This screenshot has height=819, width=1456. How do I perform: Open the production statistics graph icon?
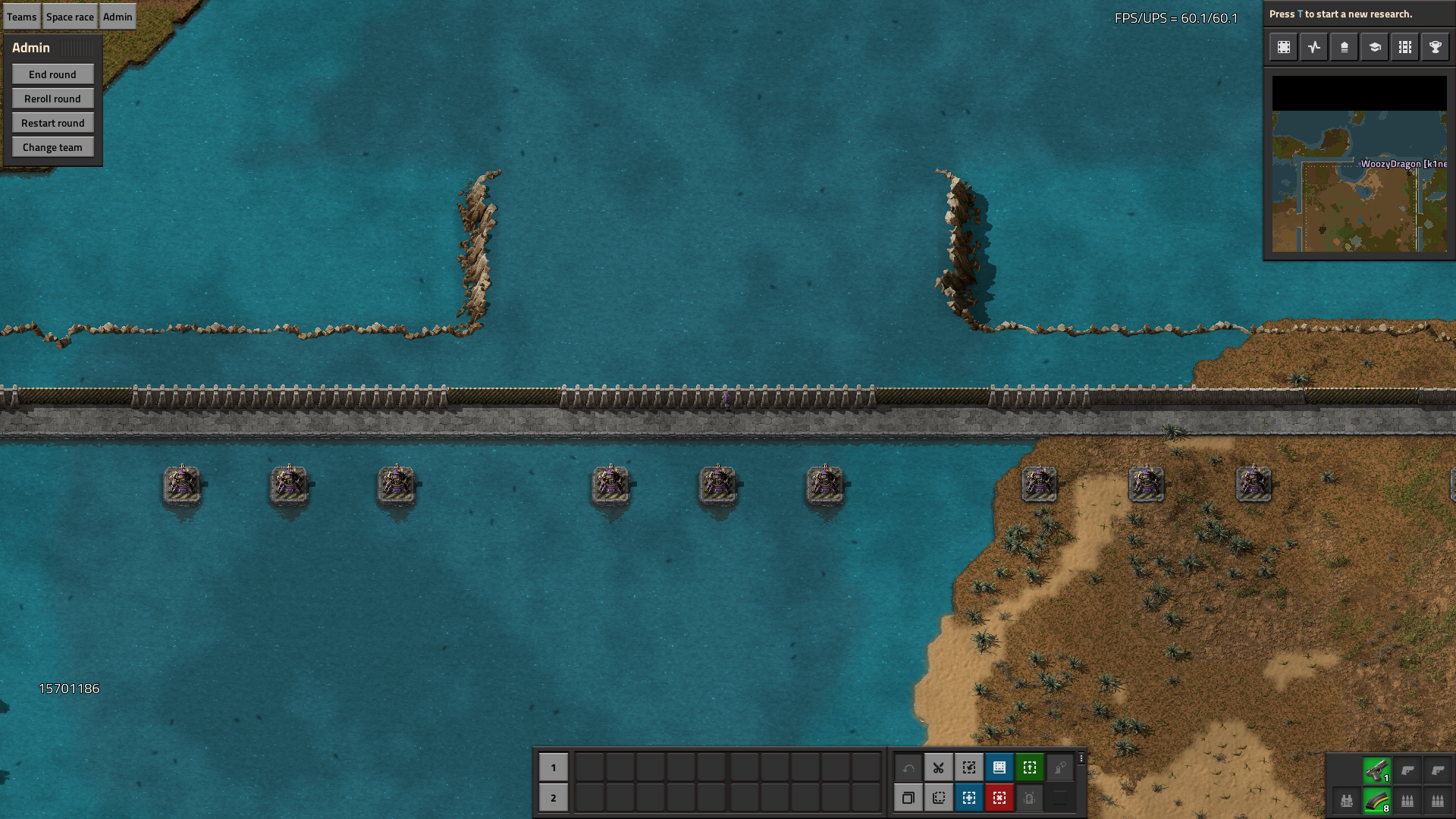click(1314, 47)
